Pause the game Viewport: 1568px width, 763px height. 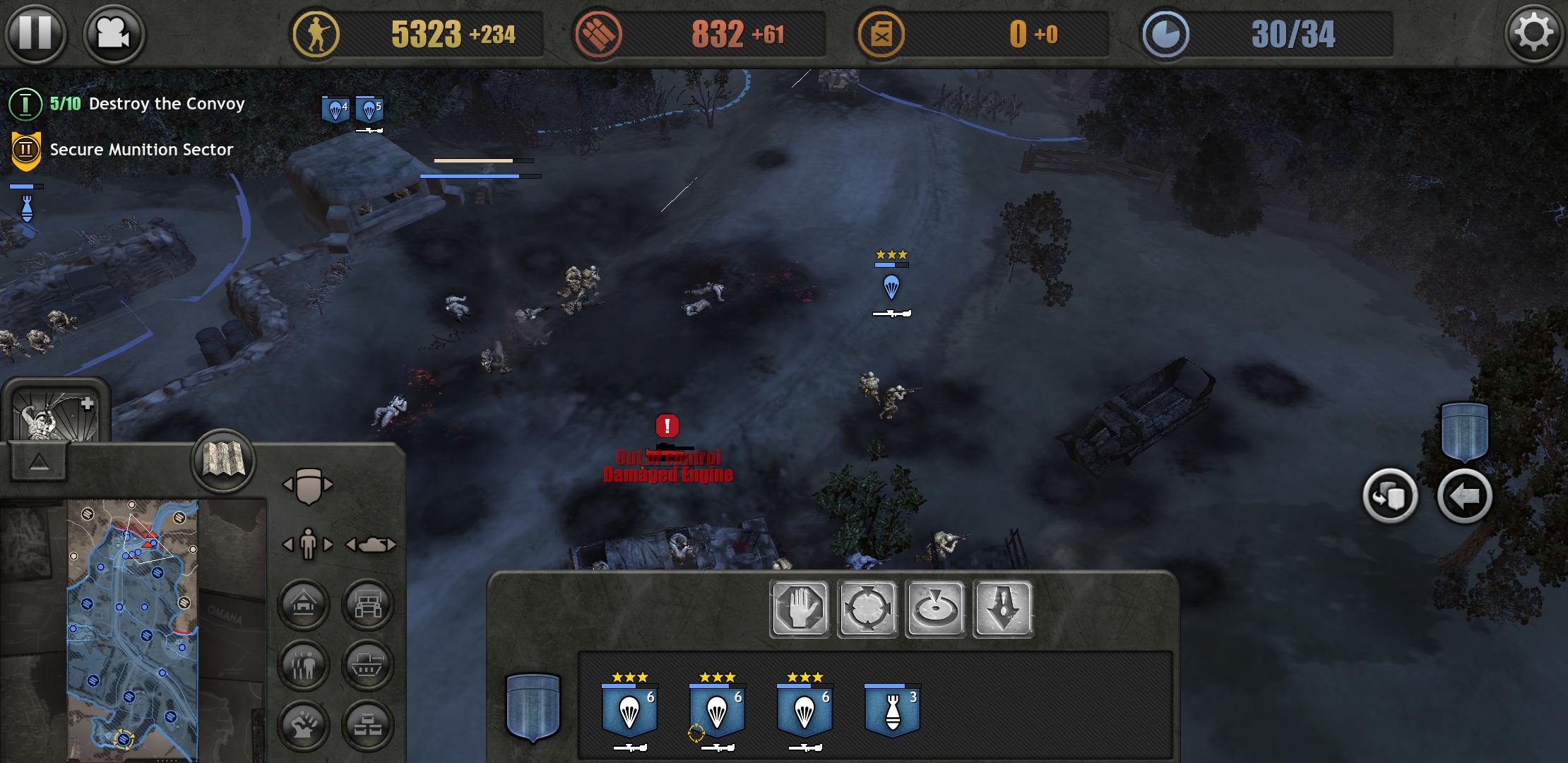pos(35,33)
